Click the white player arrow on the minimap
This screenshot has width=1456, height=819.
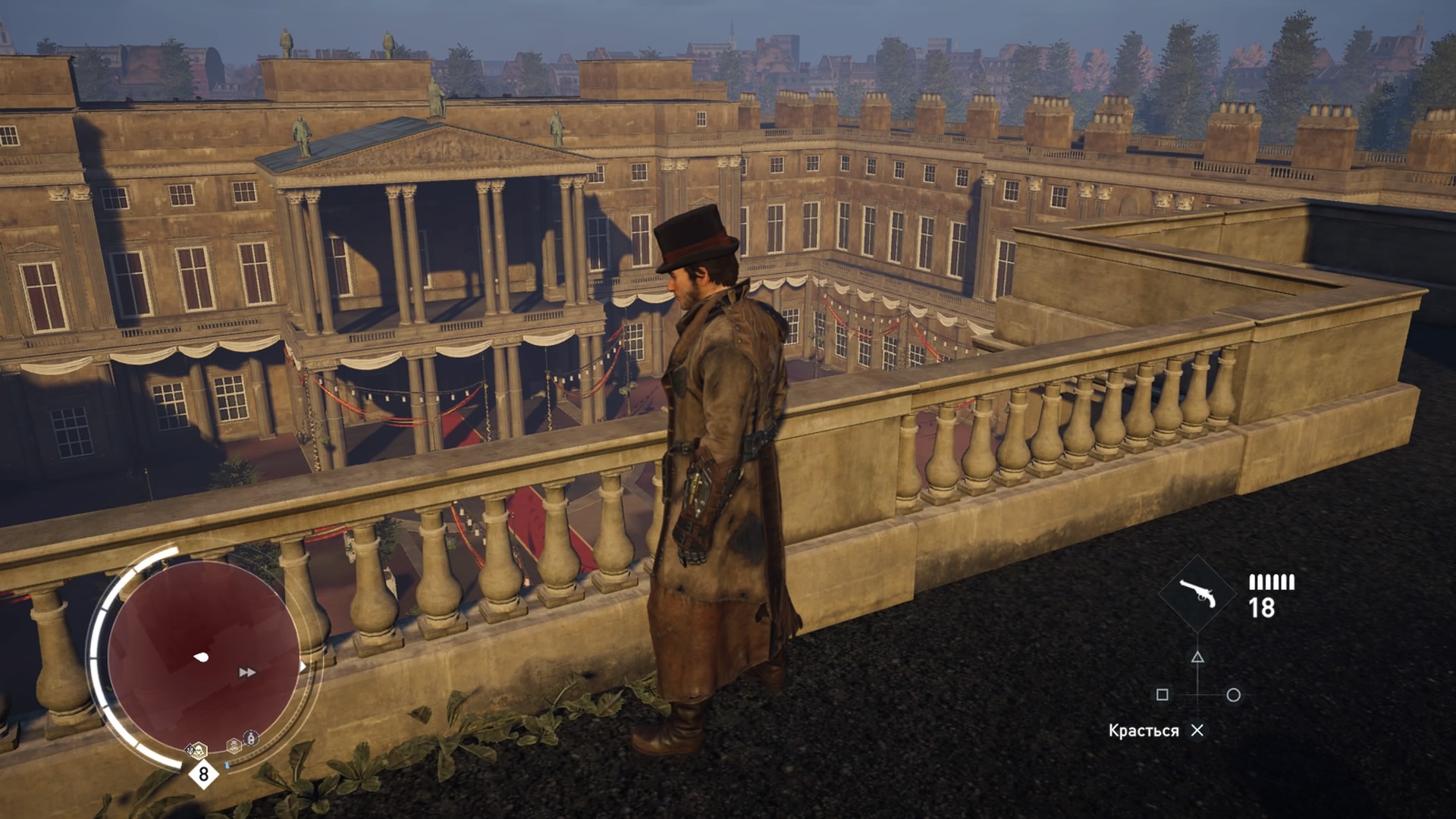(201, 657)
